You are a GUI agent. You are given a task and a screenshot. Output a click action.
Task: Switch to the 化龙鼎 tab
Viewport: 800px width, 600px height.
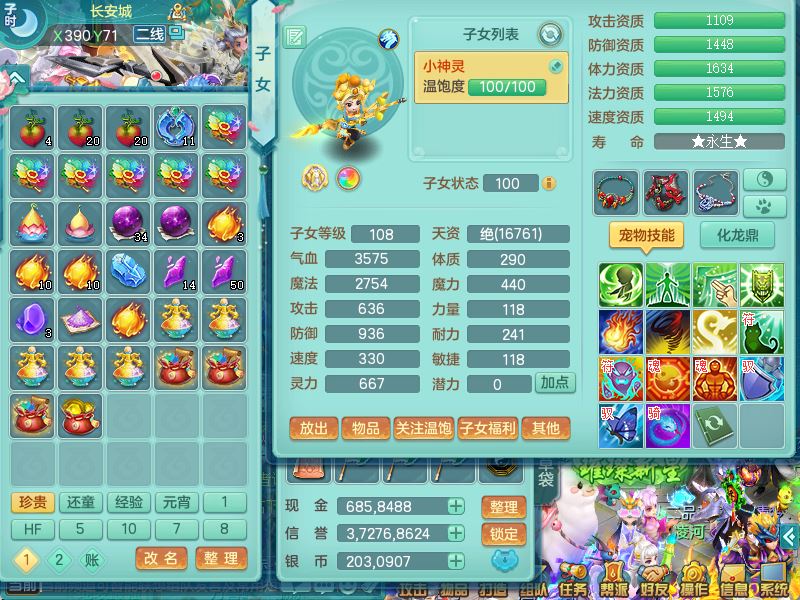(735, 237)
